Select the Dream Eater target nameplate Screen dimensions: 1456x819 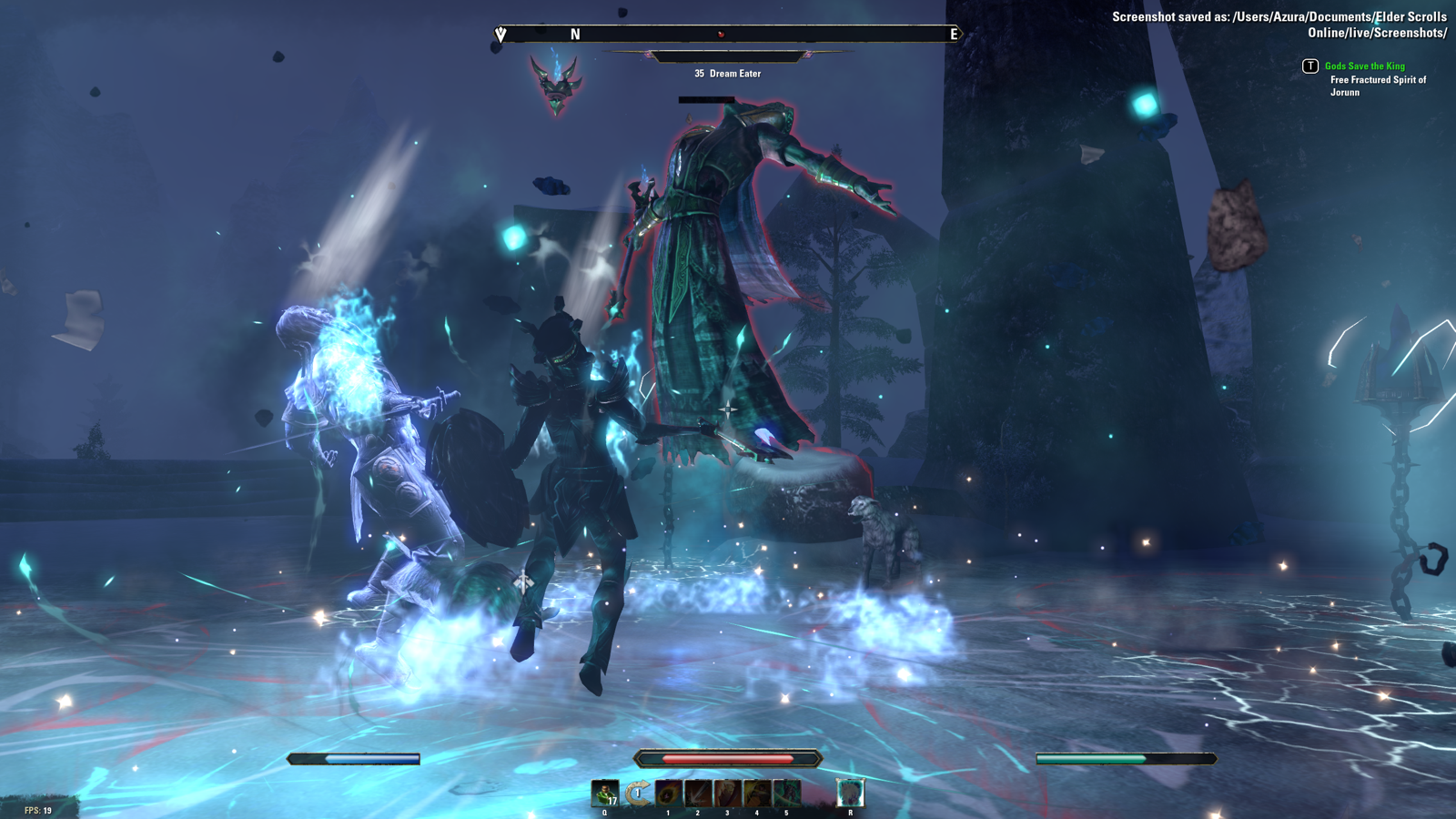pyautogui.click(x=727, y=74)
